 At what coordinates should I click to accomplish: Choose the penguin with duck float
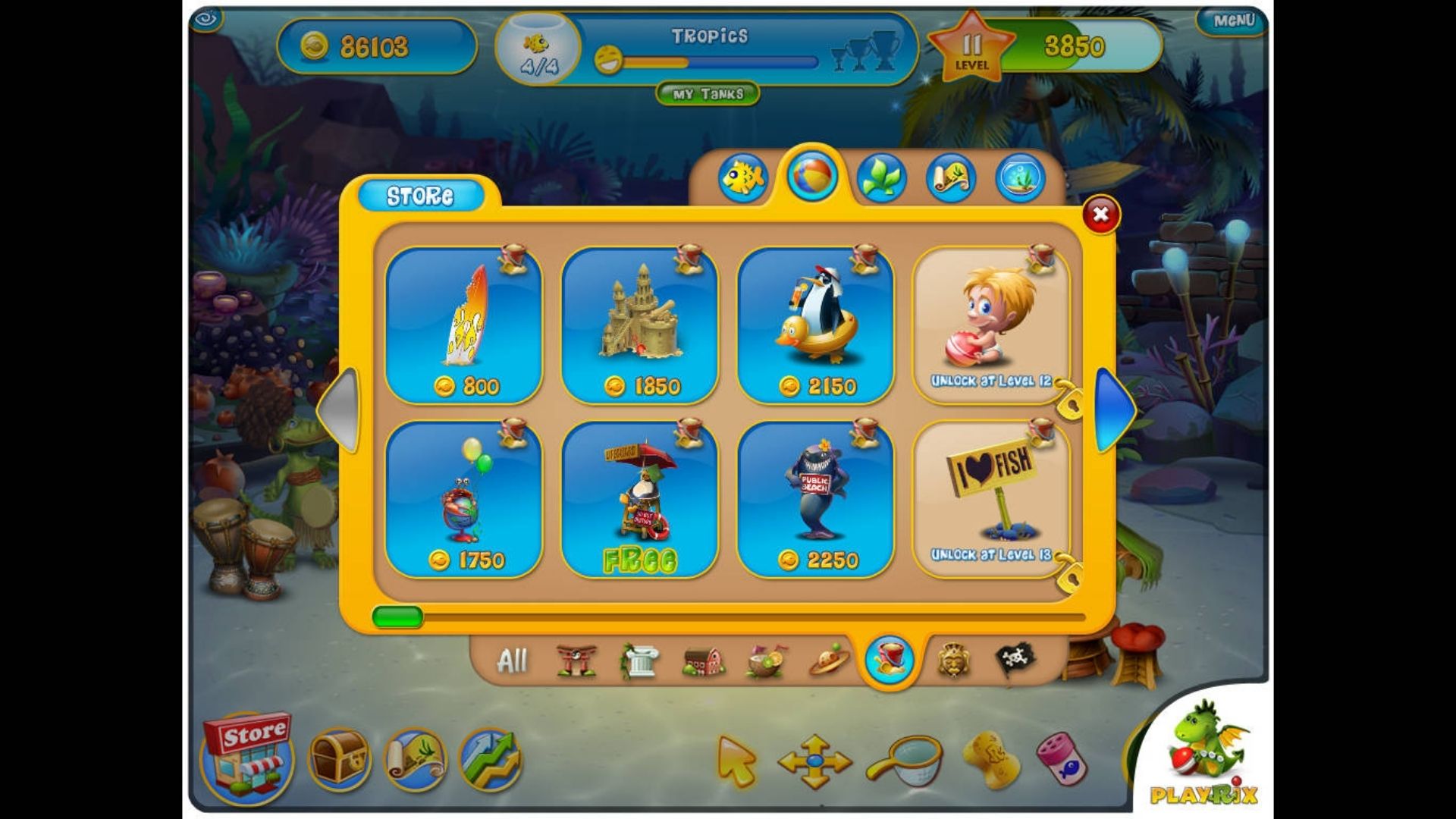815,325
